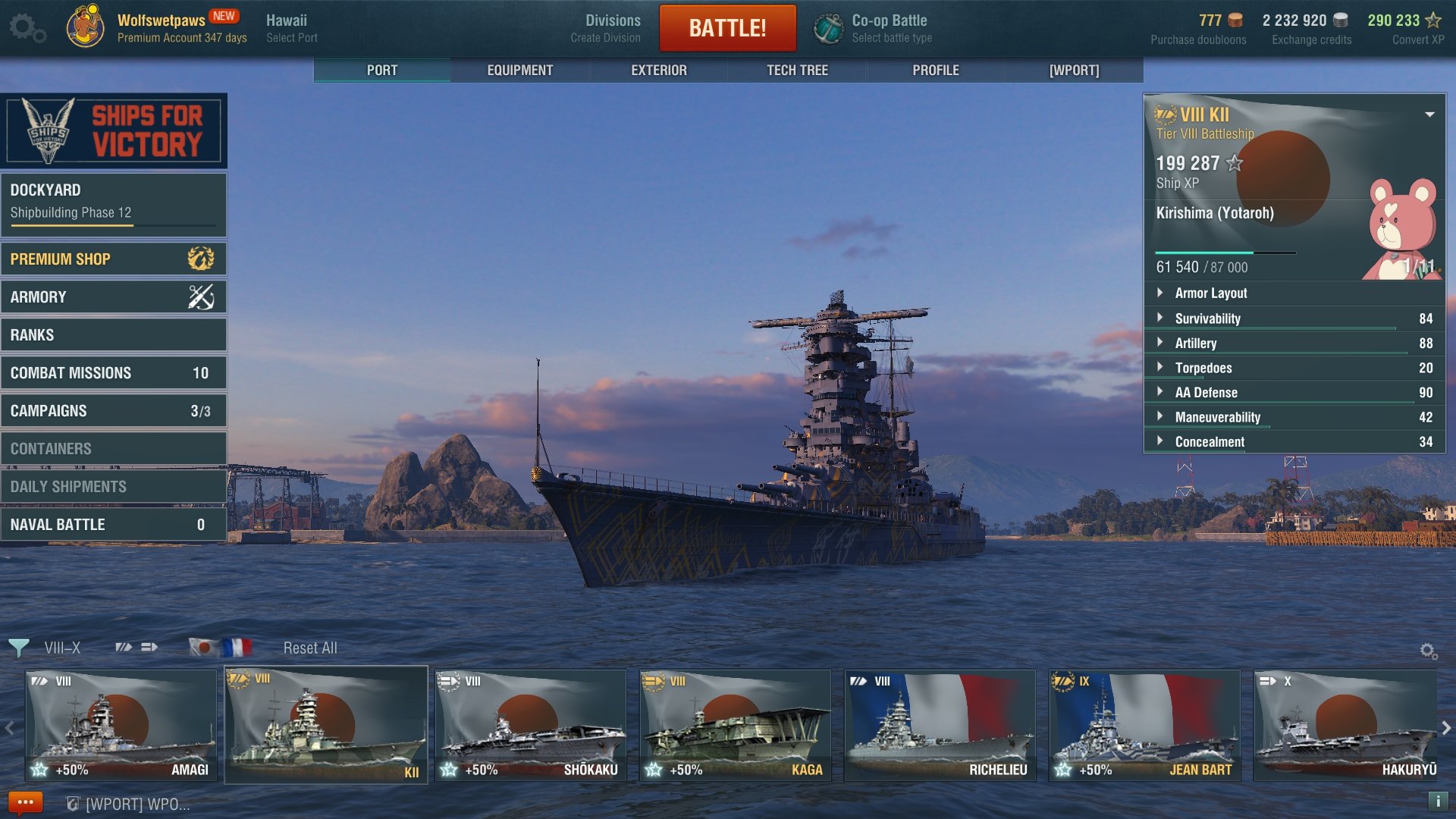The height and width of the screenshot is (819, 1456).
Task: Choose the Jean Bart in the carousel
Action: [x=1144, y=726]
